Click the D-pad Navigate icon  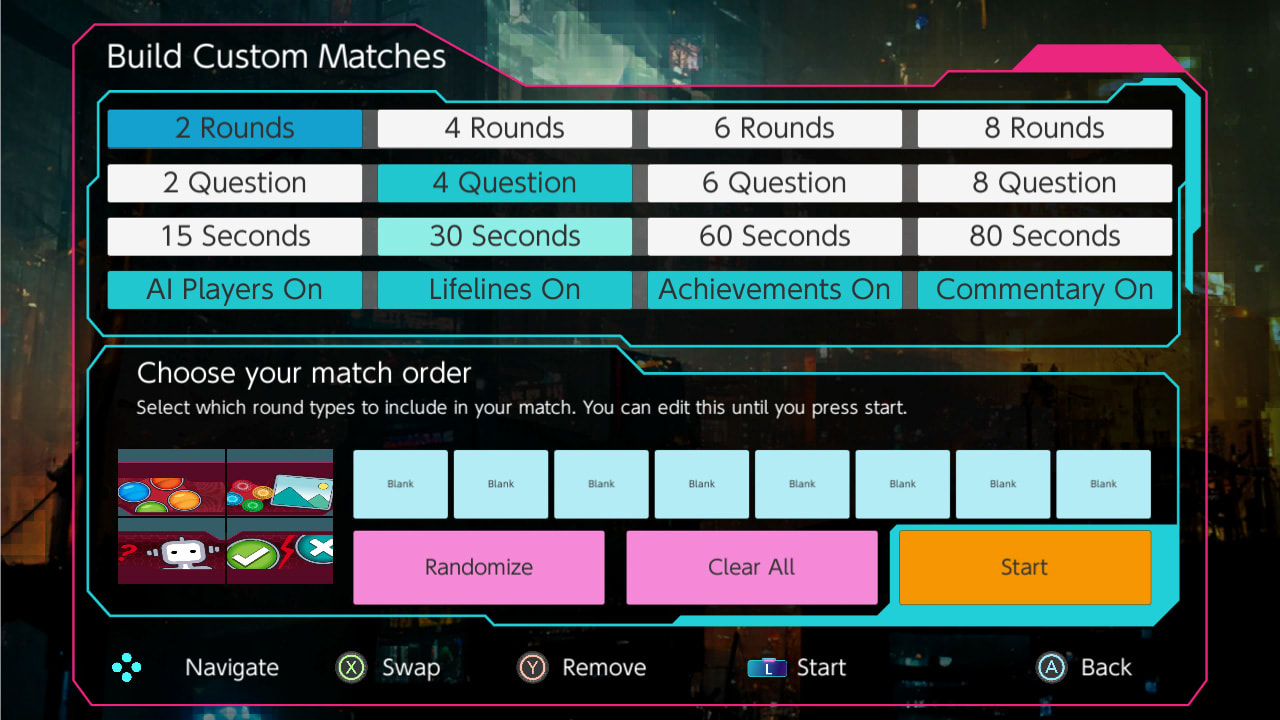tap(128, 667)
